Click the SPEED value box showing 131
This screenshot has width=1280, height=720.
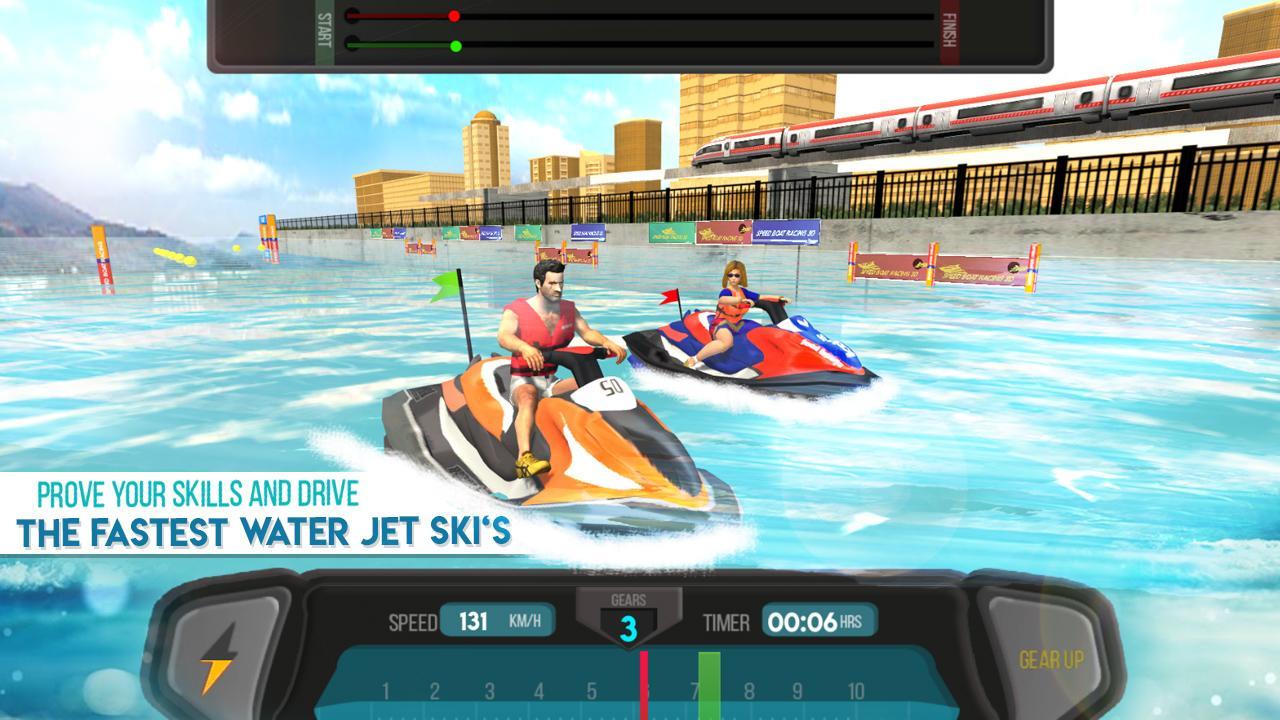[475, 620]
